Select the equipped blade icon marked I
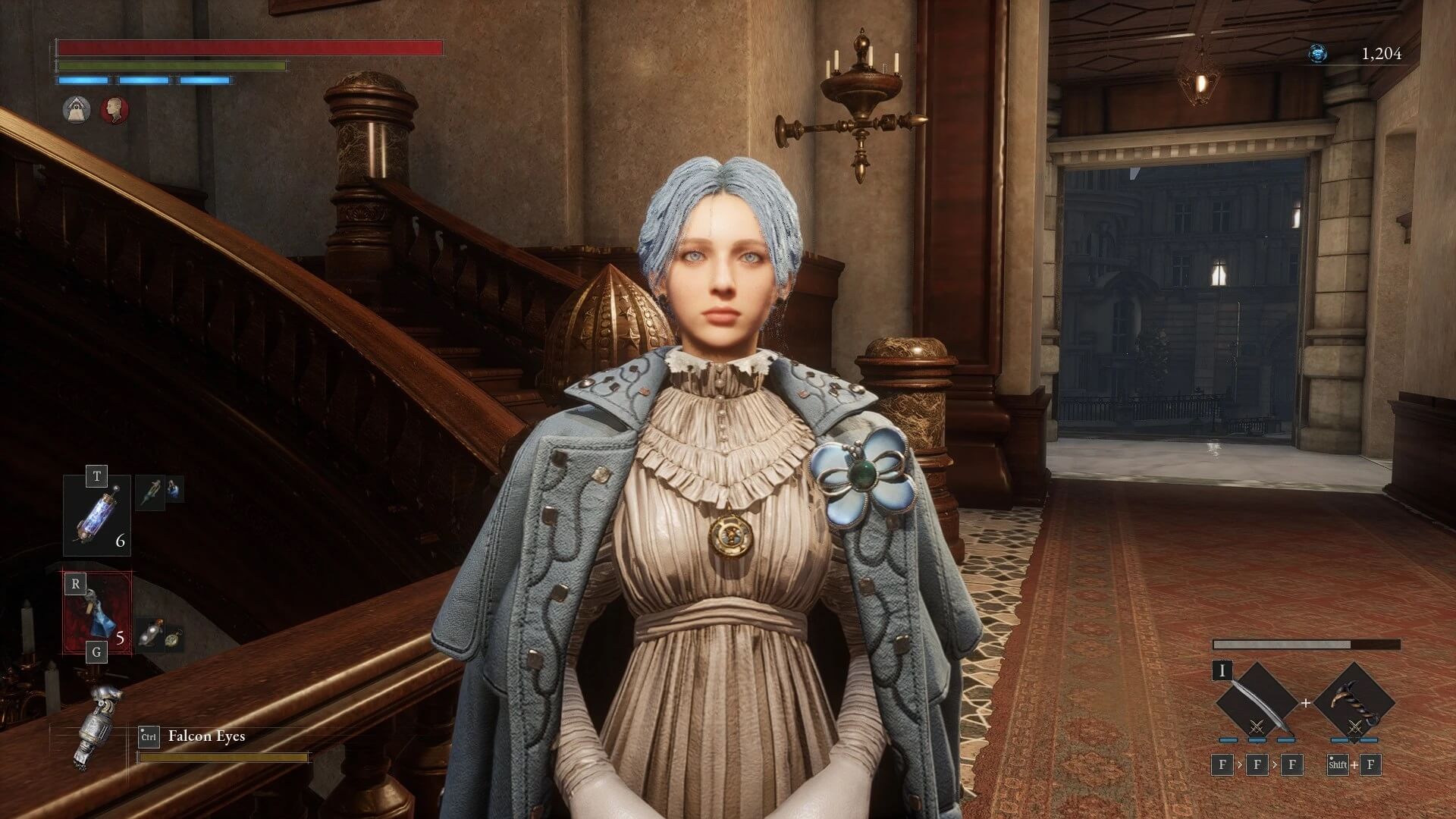This screenshot has width=1456, height=819. pos(1257,701)
